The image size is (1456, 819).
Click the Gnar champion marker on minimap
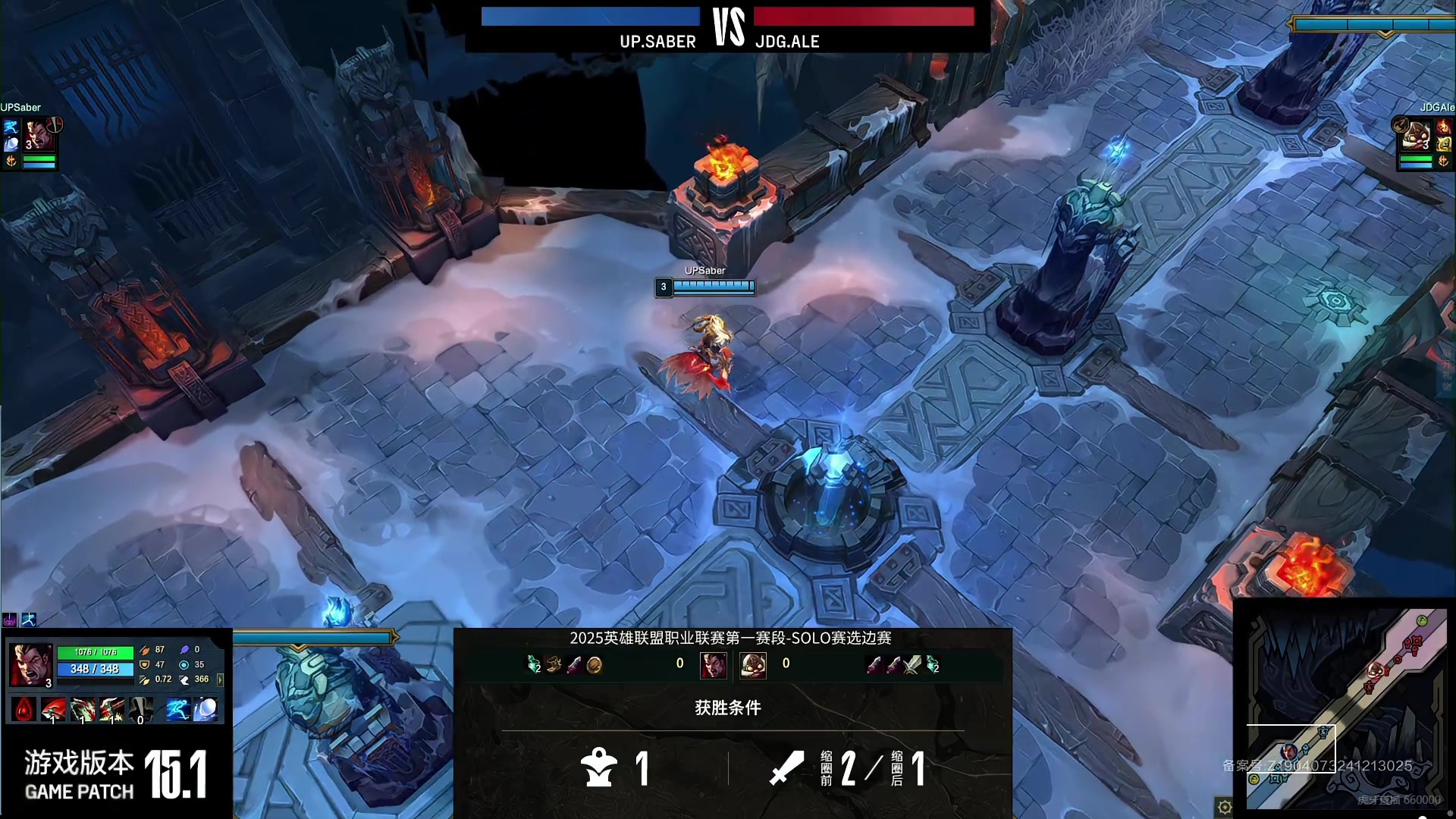1375,670
